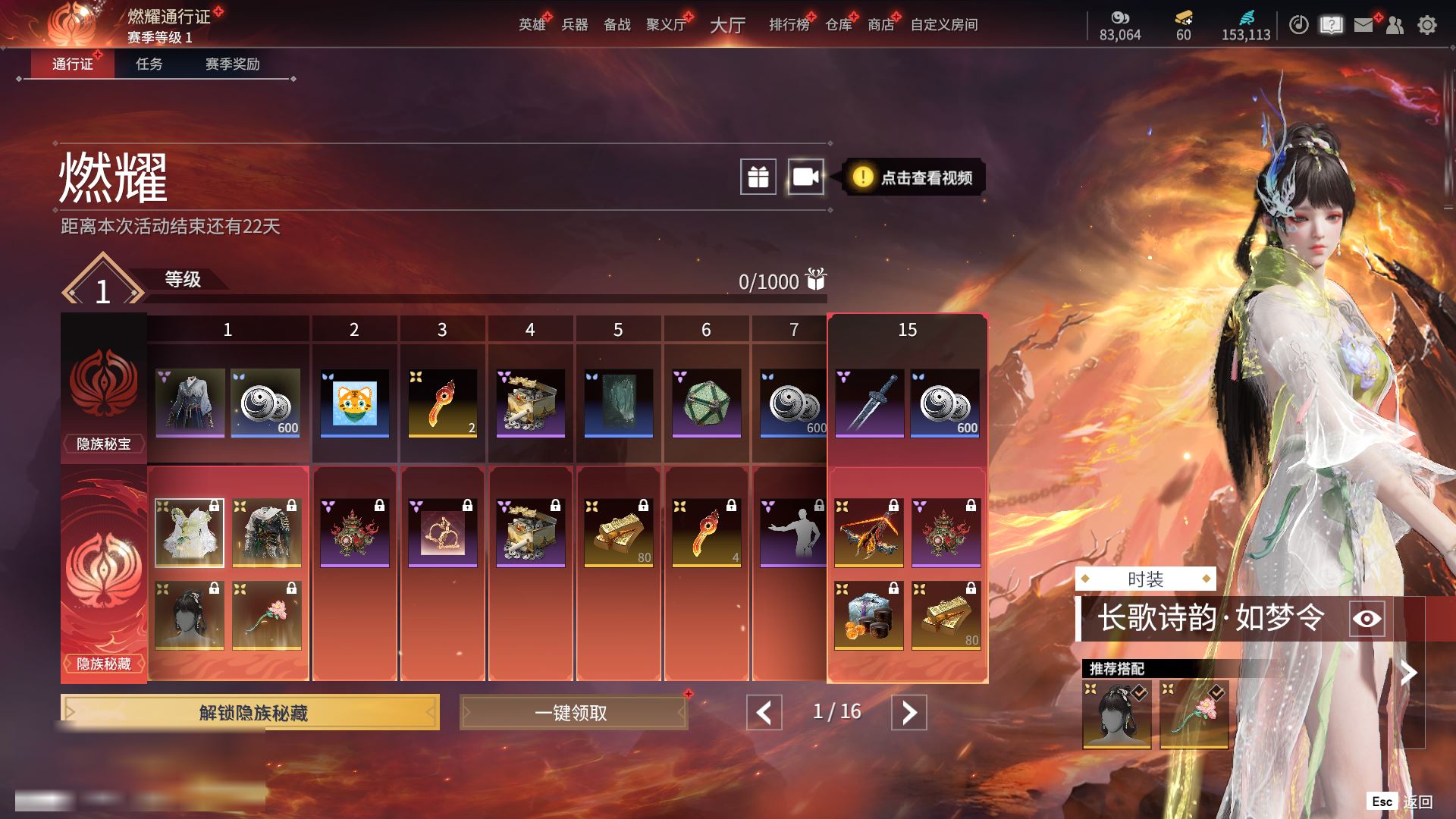This screenshot has height=819, width=1456.
Task: Return to the 大厅 lobby
Action: coord(727,25)
